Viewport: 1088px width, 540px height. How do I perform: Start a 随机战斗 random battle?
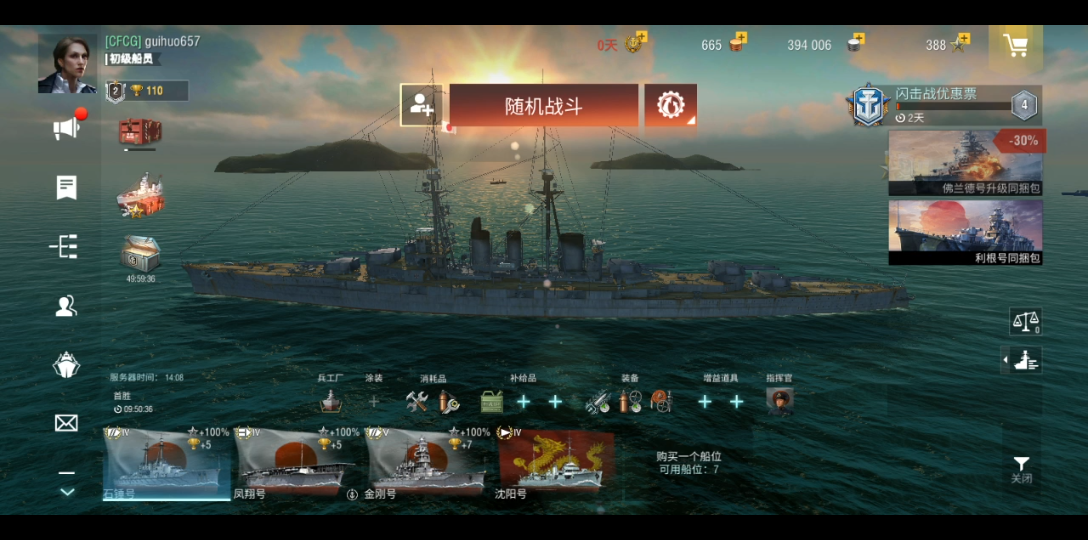coord(543,106)
